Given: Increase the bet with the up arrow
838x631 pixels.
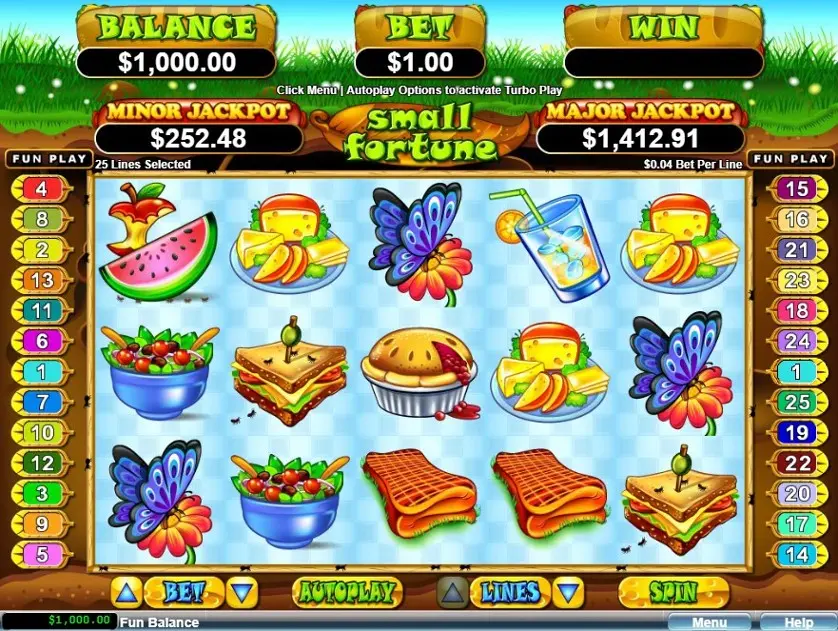Looking at the screenshot, I should point(124,593).
